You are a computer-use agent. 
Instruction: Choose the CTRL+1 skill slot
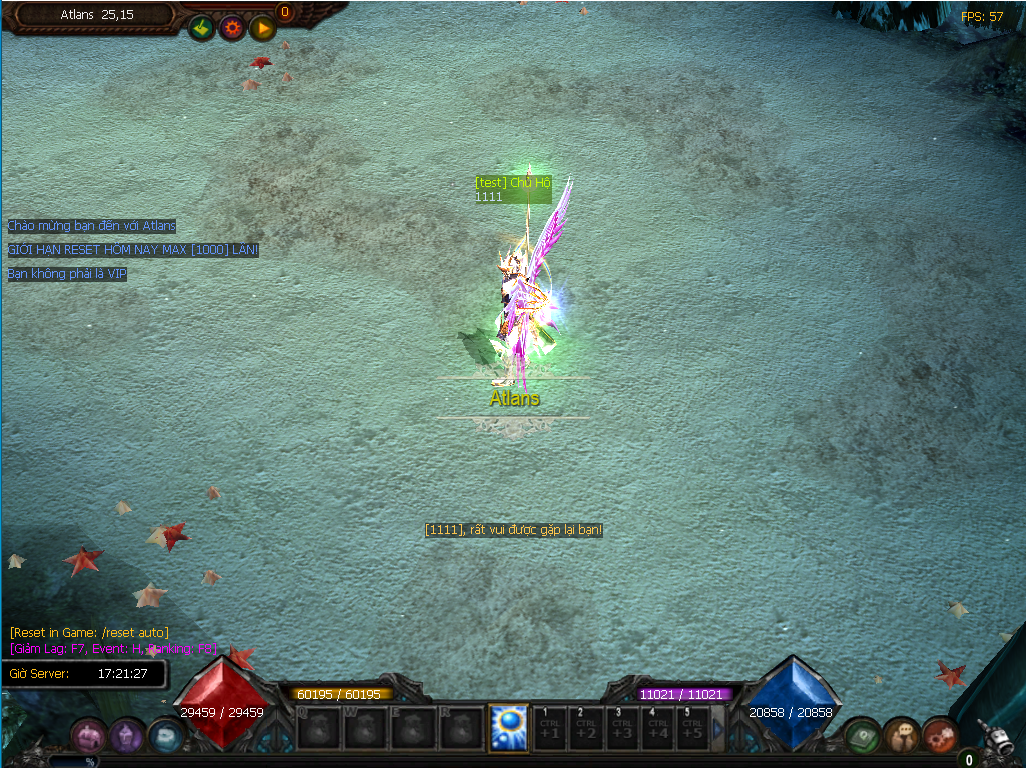[550, 727]
